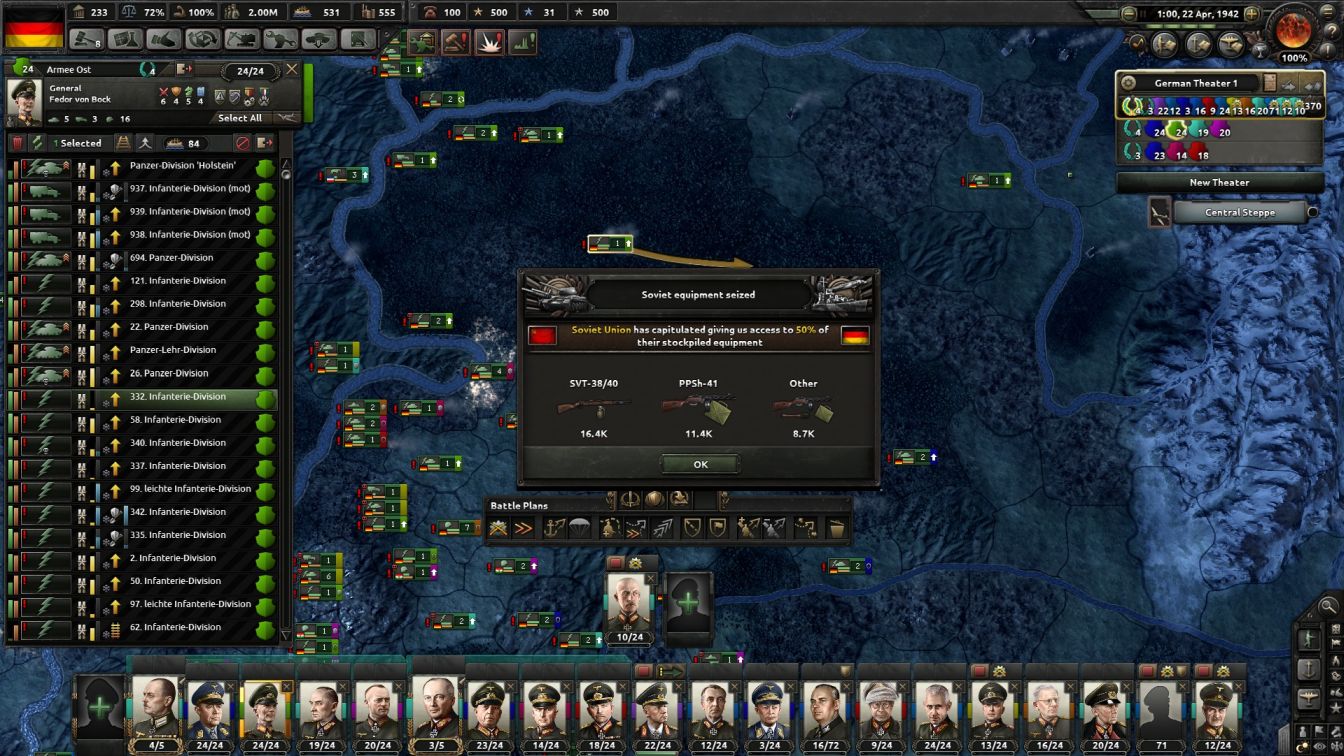Viewport: 1344px width, 756px height.
Task: Pause the game with the speed control
Action: [x=1141, y=14]
